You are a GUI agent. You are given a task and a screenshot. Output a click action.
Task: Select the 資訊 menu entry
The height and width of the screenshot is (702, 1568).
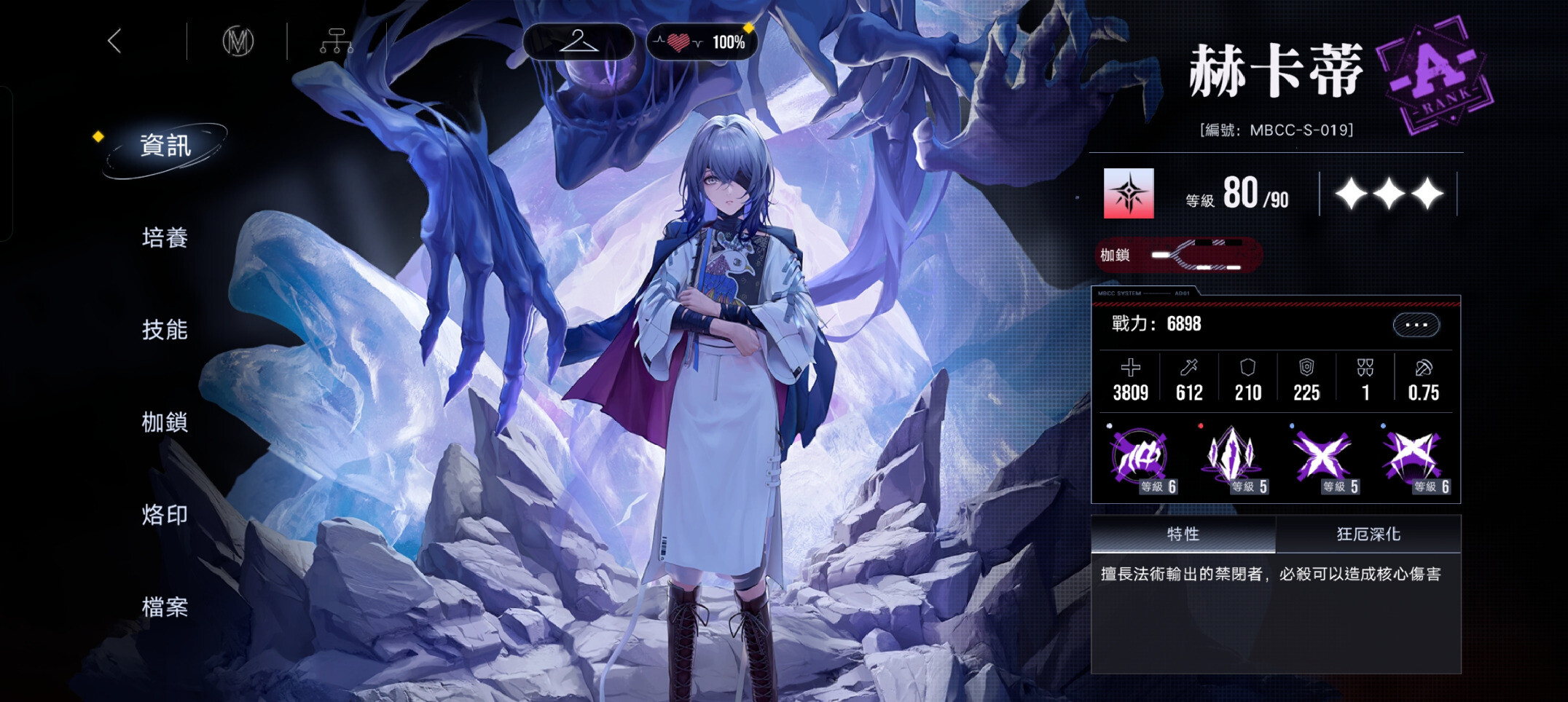pyautogui.click(x=165, y=146)
